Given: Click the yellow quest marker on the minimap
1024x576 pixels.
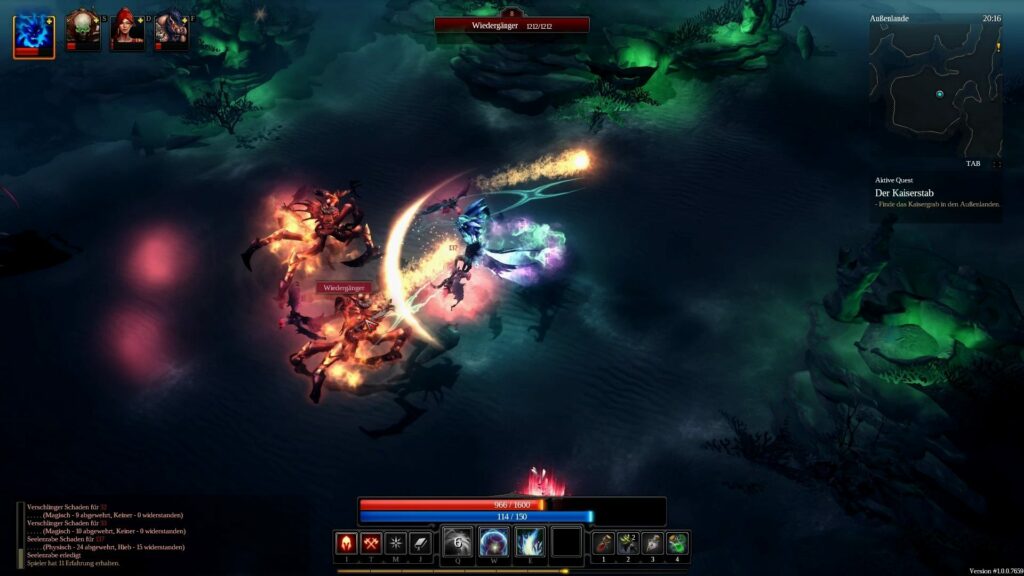Looking at the screenshot, I should 997,47.
